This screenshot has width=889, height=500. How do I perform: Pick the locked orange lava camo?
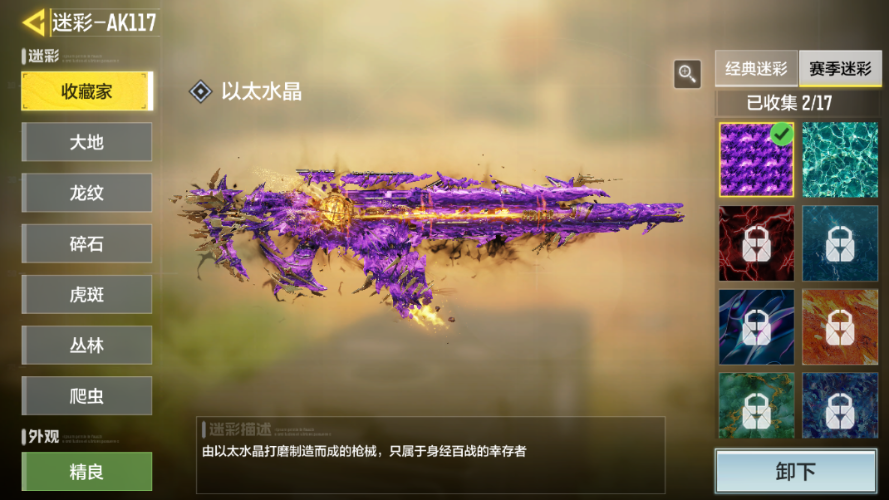[x=840, y=326]
